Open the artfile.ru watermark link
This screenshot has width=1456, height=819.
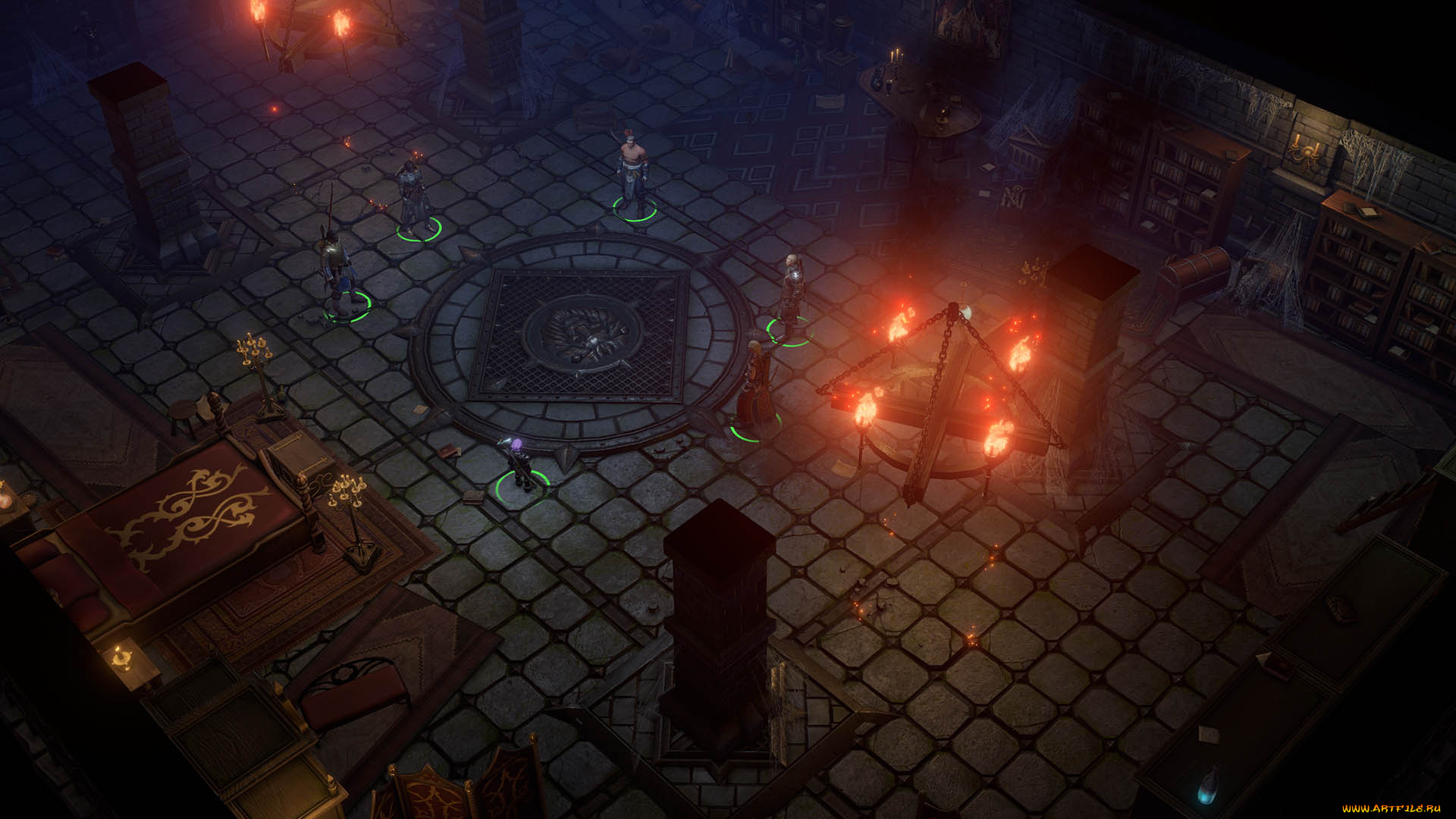pyautogui.click(x=1391, y=808)
